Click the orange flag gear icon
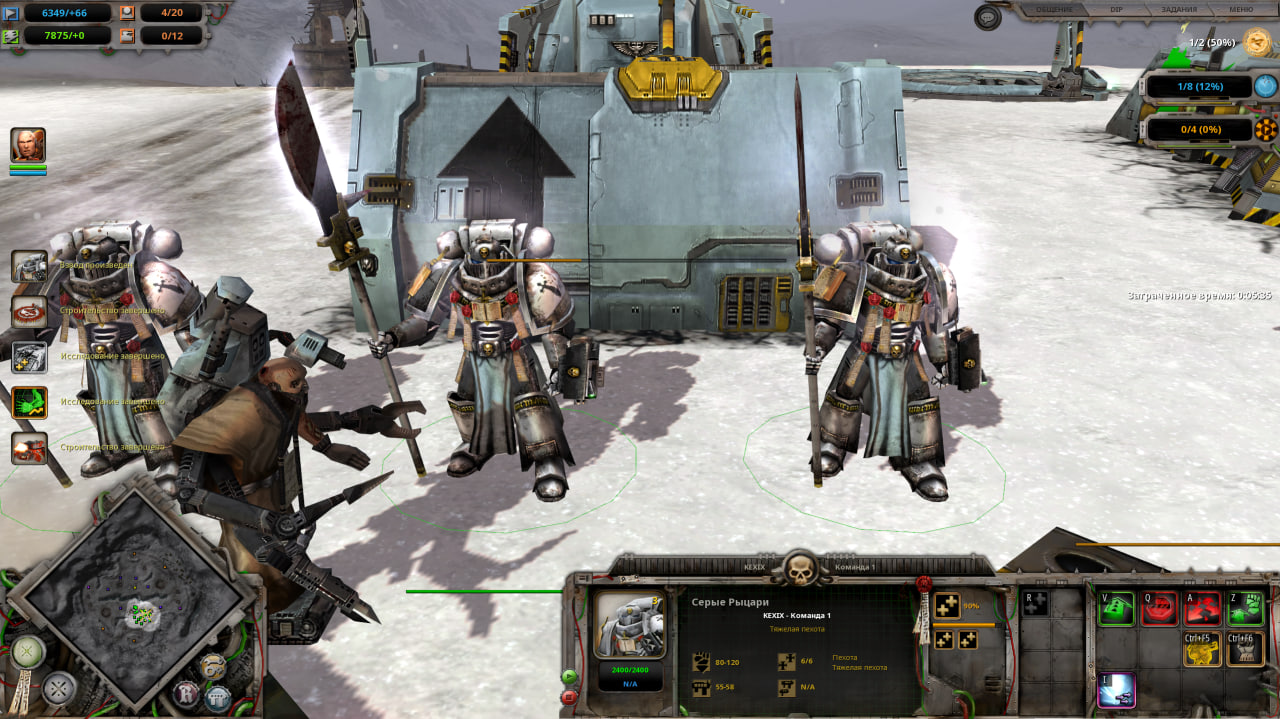The image size is (1280, 719). click(x=1266, y=130)
